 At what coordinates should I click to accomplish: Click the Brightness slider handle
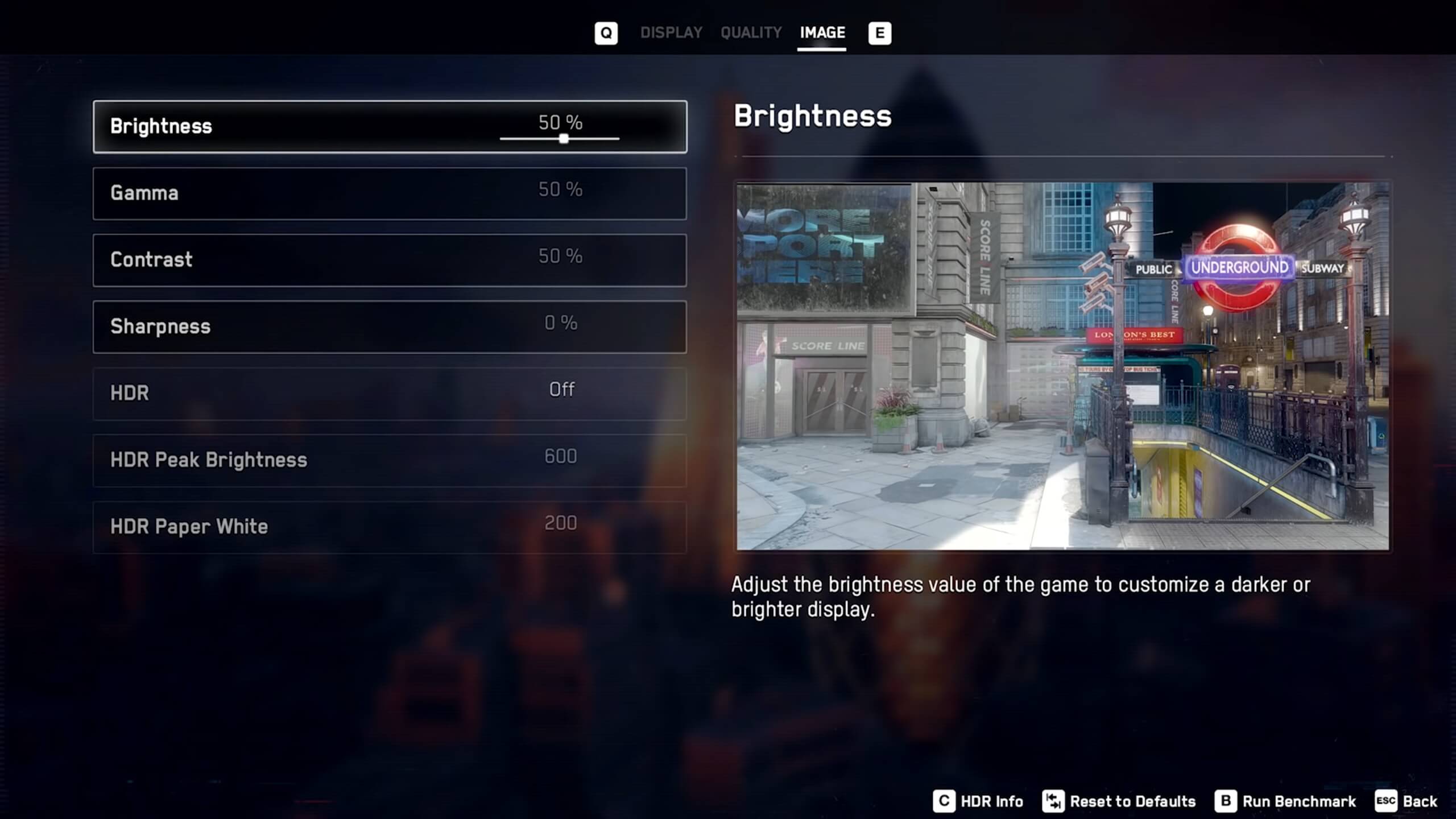[x=564, y=139]
